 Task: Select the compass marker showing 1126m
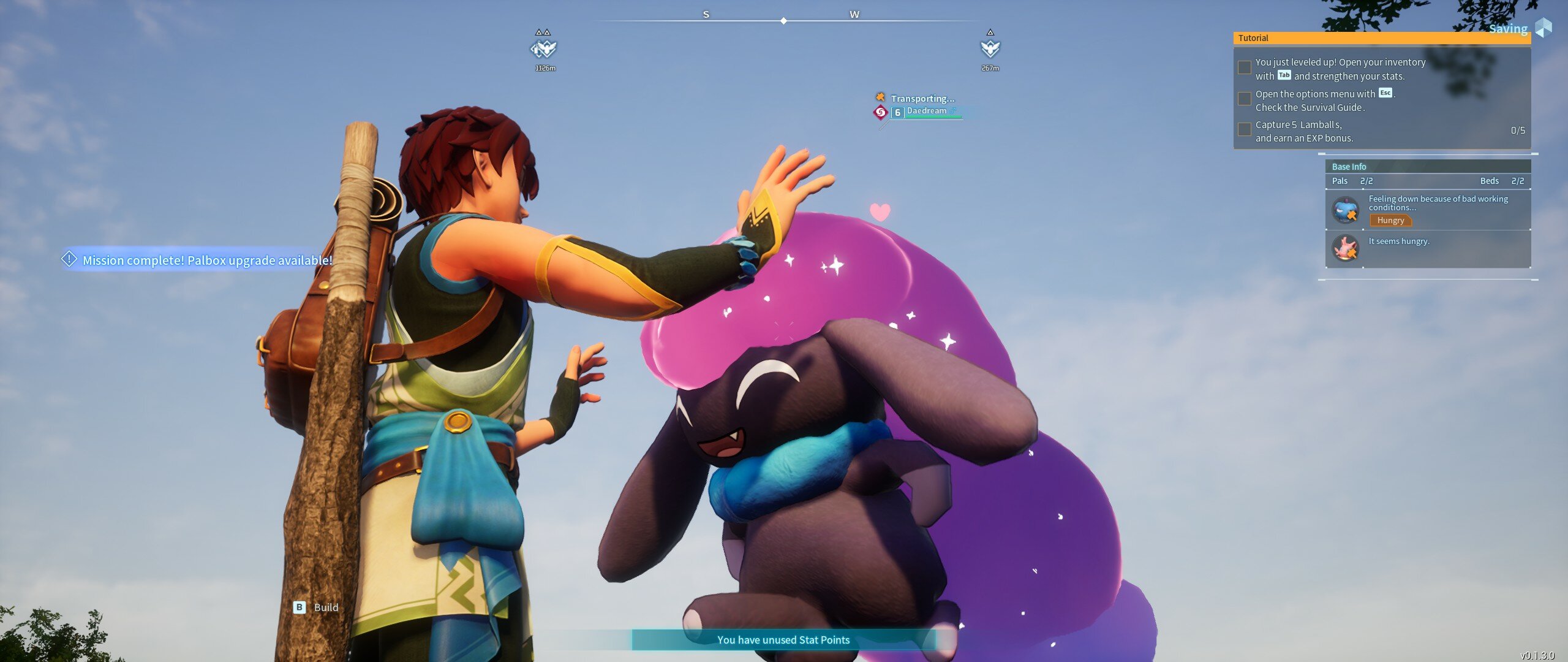(x=543, y=48)
